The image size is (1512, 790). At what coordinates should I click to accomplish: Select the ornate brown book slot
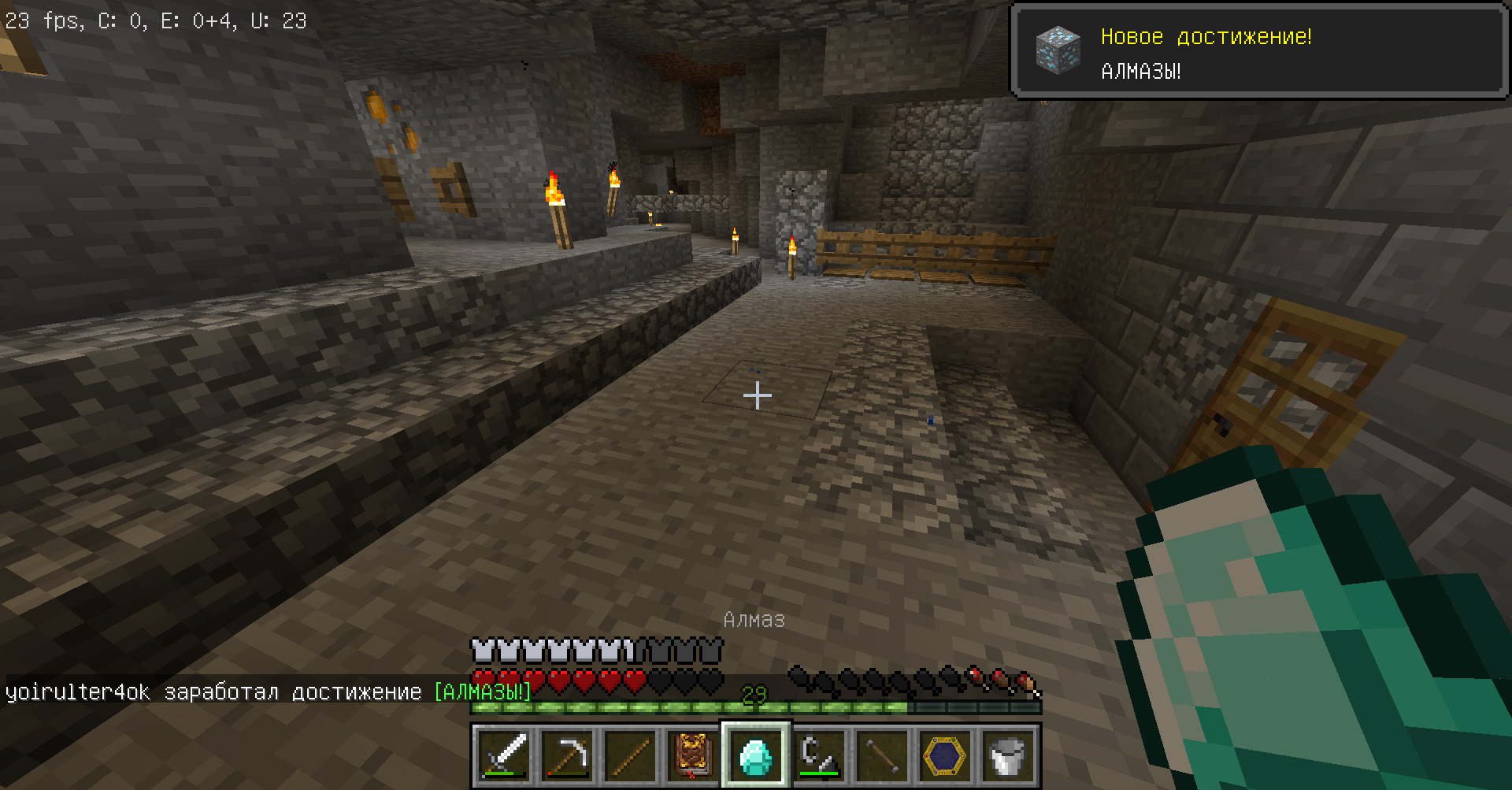click(693, 756)
